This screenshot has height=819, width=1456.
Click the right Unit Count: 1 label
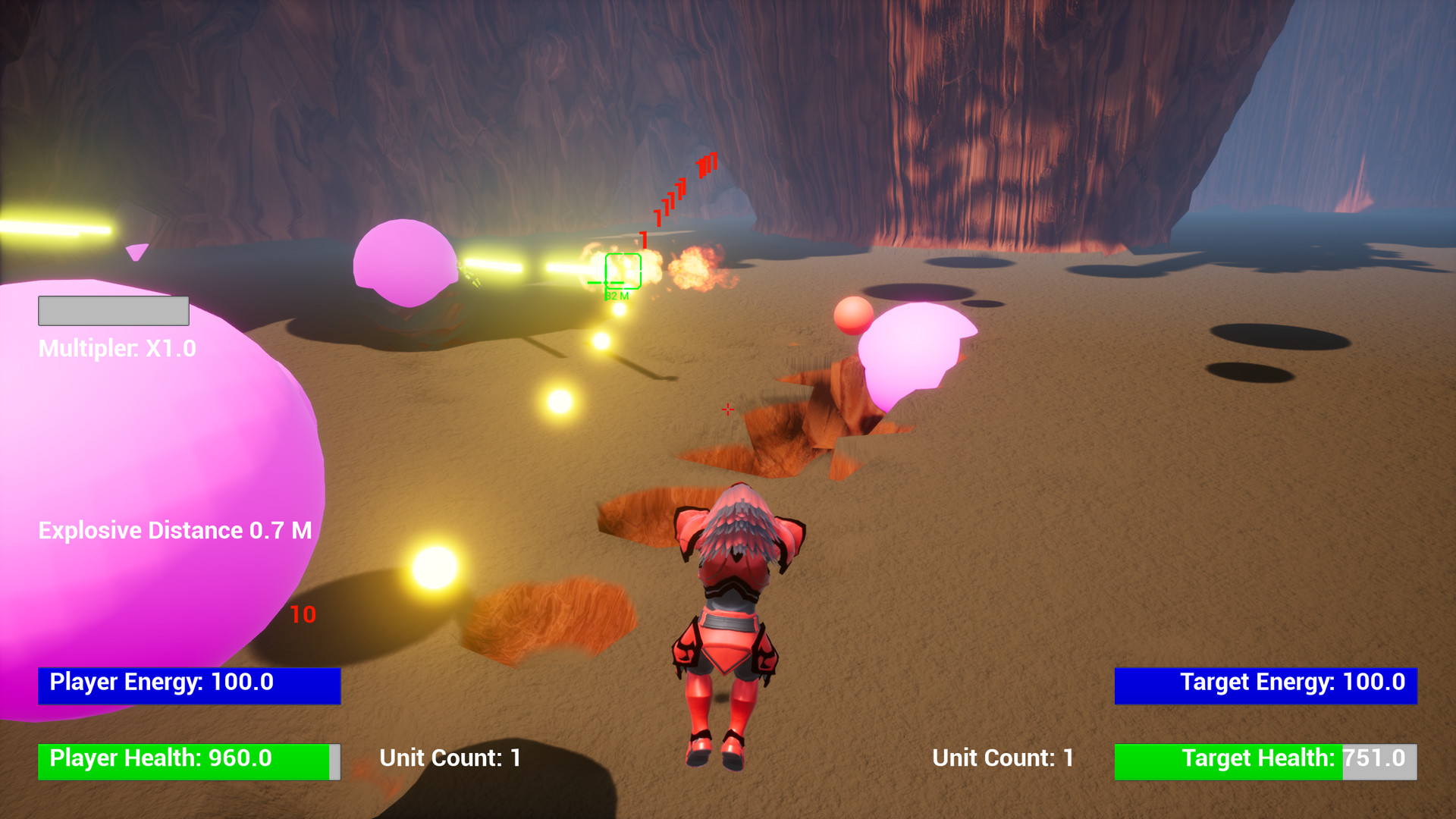point(1002,758)
